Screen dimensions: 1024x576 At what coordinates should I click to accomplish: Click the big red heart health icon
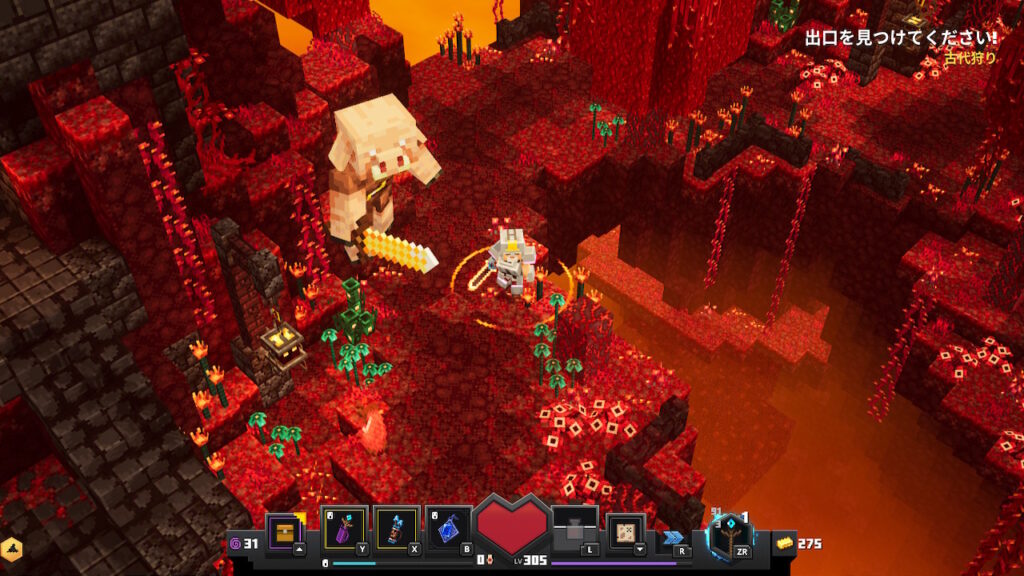(x=511, y=526)
